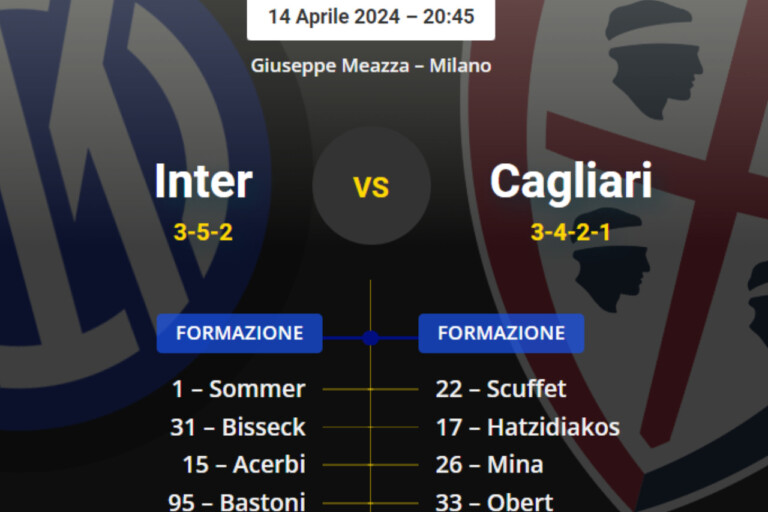Pick the 22 – Scuffet lineup row
Screen dimensions: 768x512
click(501, 389)
